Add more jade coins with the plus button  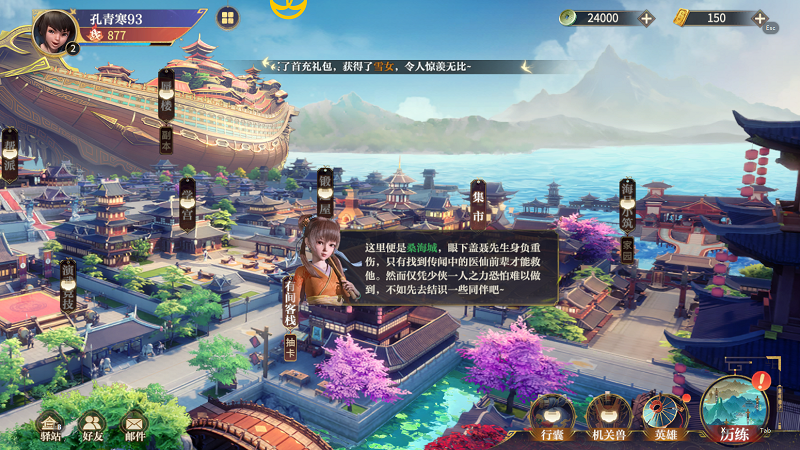point(646,18)
